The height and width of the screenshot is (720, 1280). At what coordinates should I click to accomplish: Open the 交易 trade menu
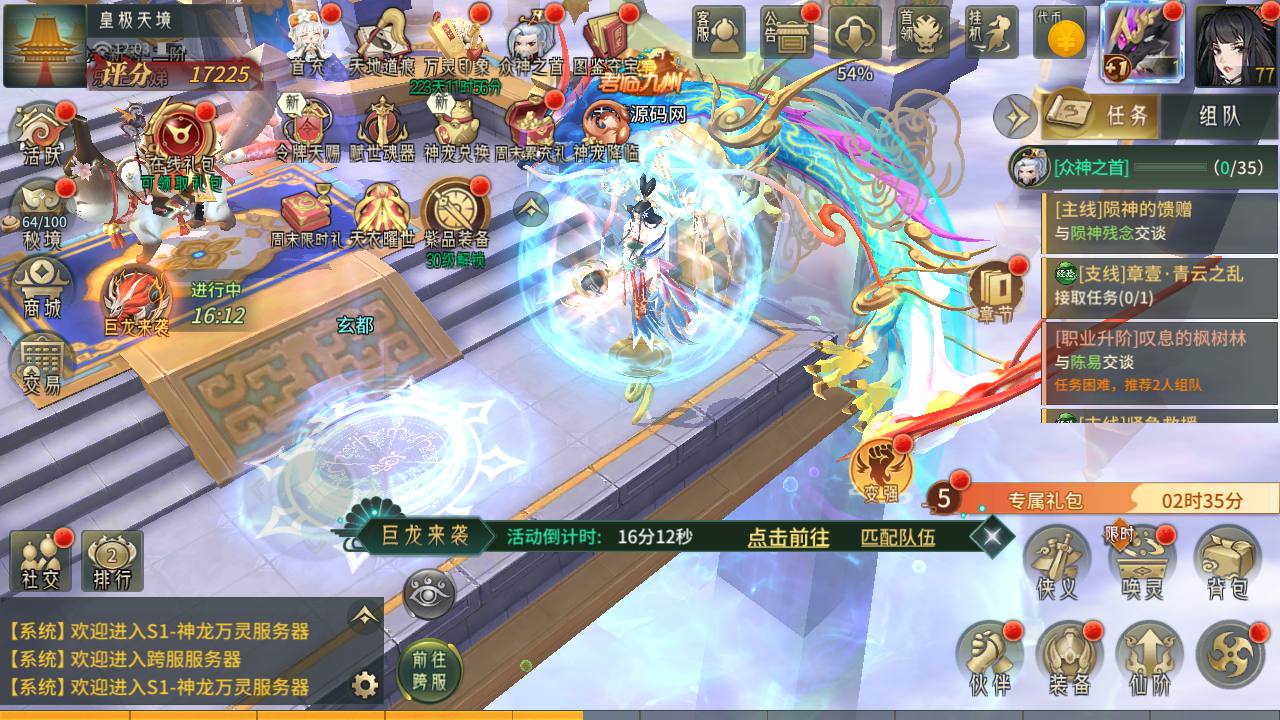pyautogui.click(x=42, y=364)
